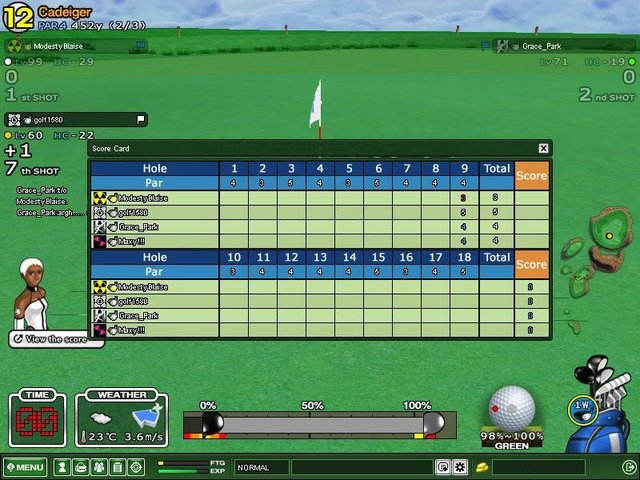Open the MENU button
640x480 pixels.
pyautogui.click(x=25, y=467)
